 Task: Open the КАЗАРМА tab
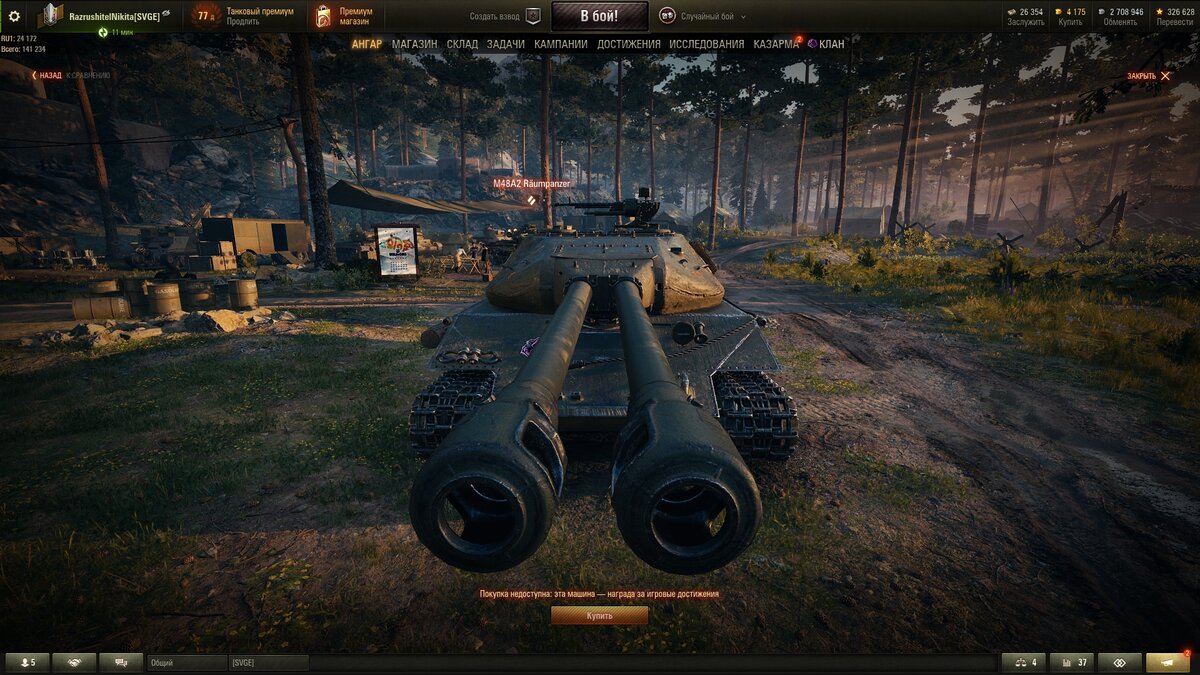click(776, 44)
